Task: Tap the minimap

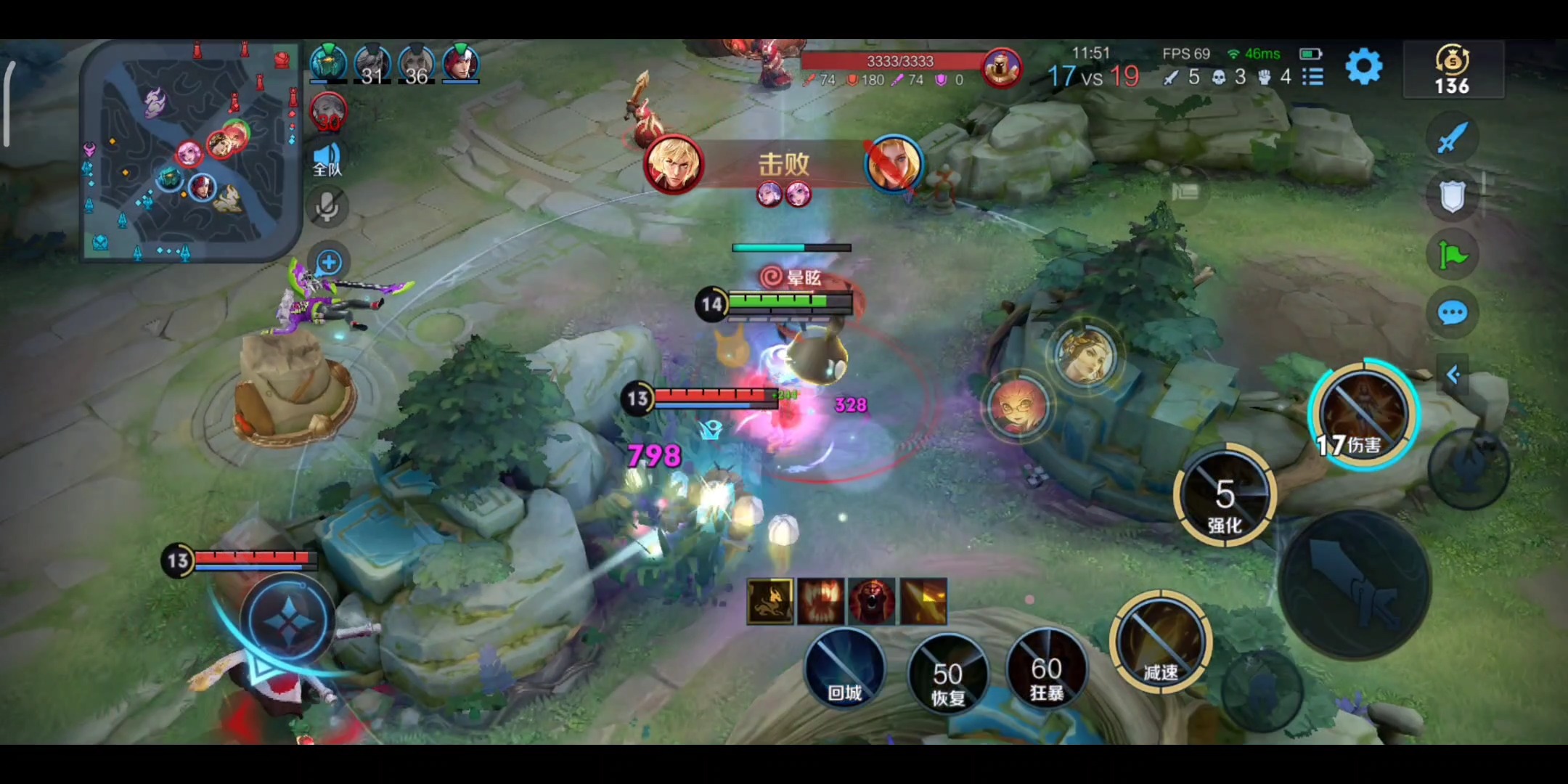Action: coord(190,151)
